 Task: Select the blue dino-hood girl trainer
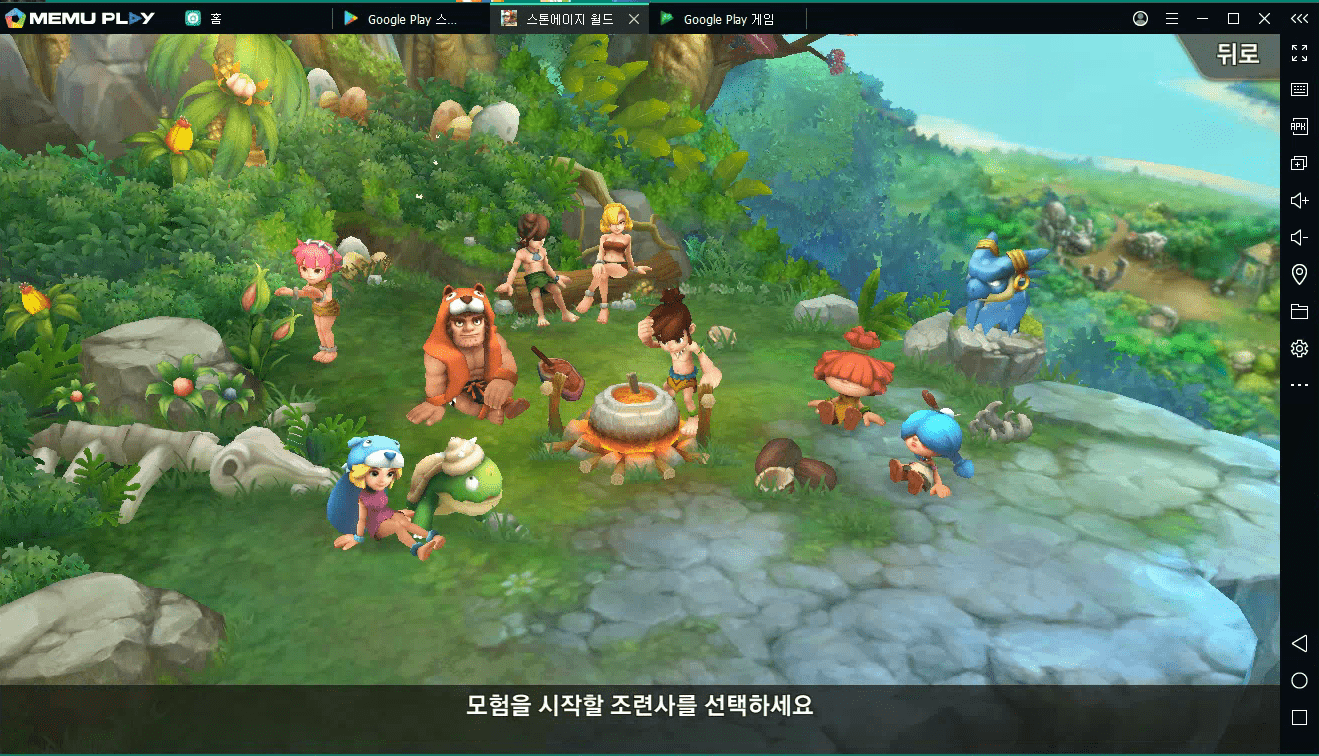372,495
